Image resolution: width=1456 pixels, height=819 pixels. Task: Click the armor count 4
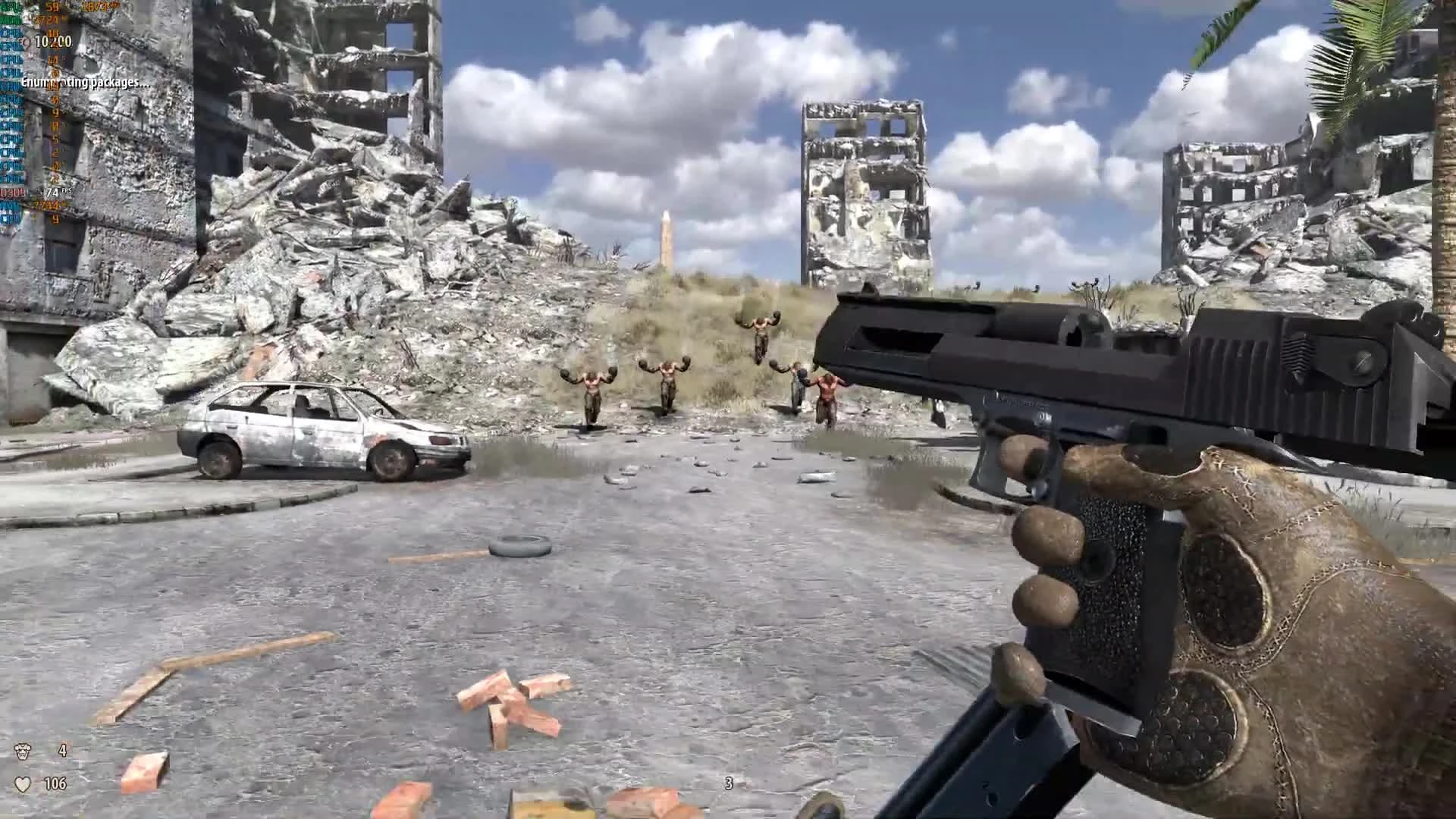coord(62,749)
